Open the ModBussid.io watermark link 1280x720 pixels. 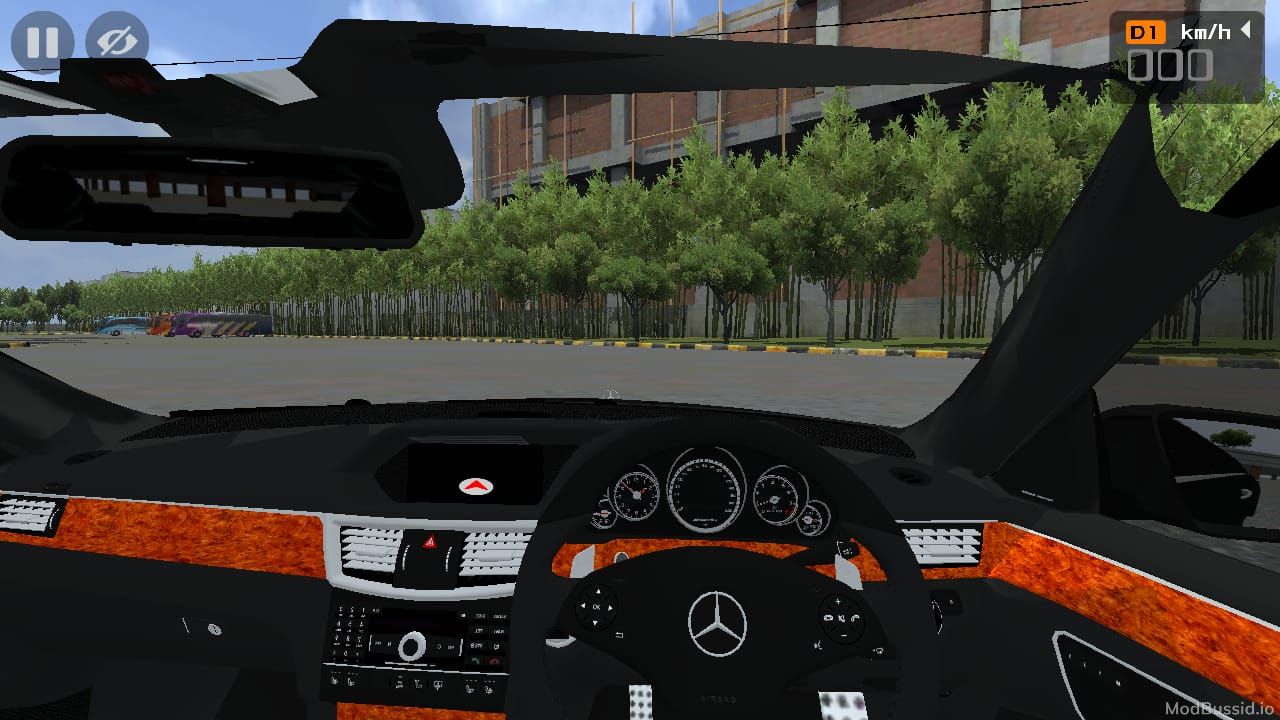click(x=1221, y=707)
